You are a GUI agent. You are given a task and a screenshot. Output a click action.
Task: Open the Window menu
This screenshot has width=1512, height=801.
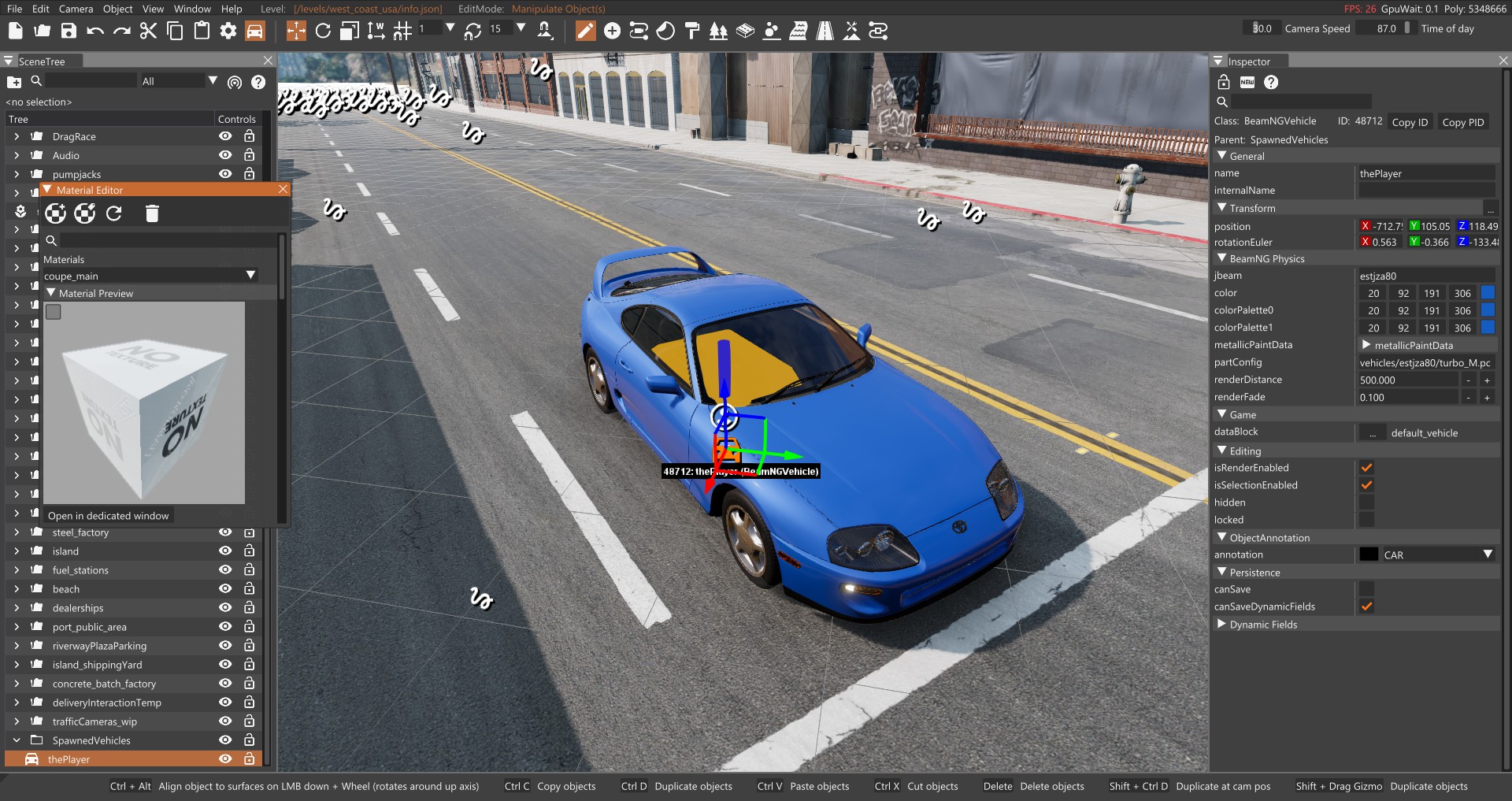[x=192, y=9]
